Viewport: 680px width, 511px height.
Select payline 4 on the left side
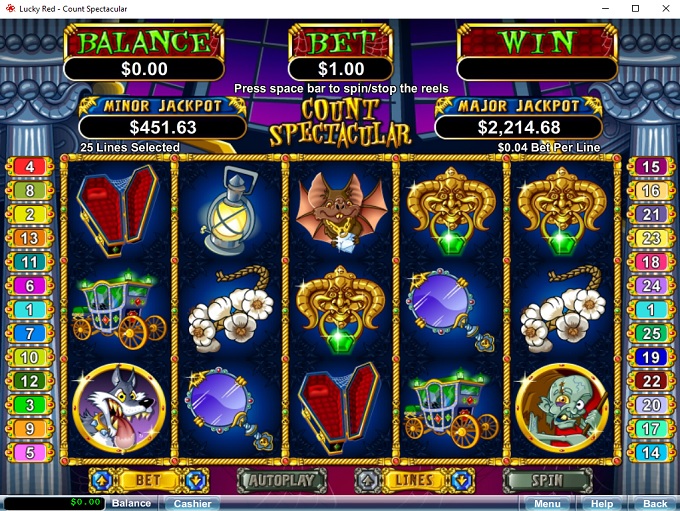coord(29,167)
